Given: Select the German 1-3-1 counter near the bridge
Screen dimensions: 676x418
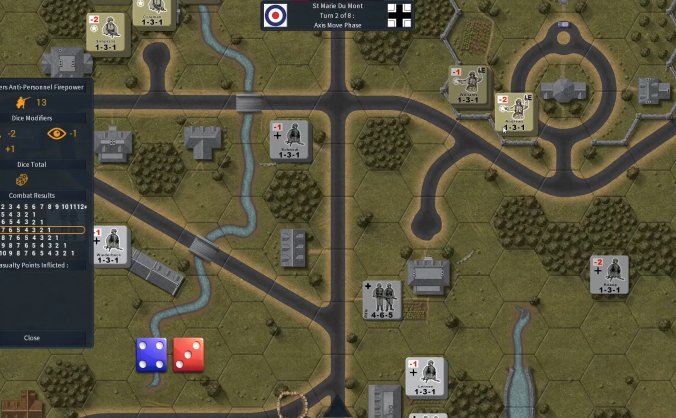Looking at the screenshot, I should [x=112, y=246].
